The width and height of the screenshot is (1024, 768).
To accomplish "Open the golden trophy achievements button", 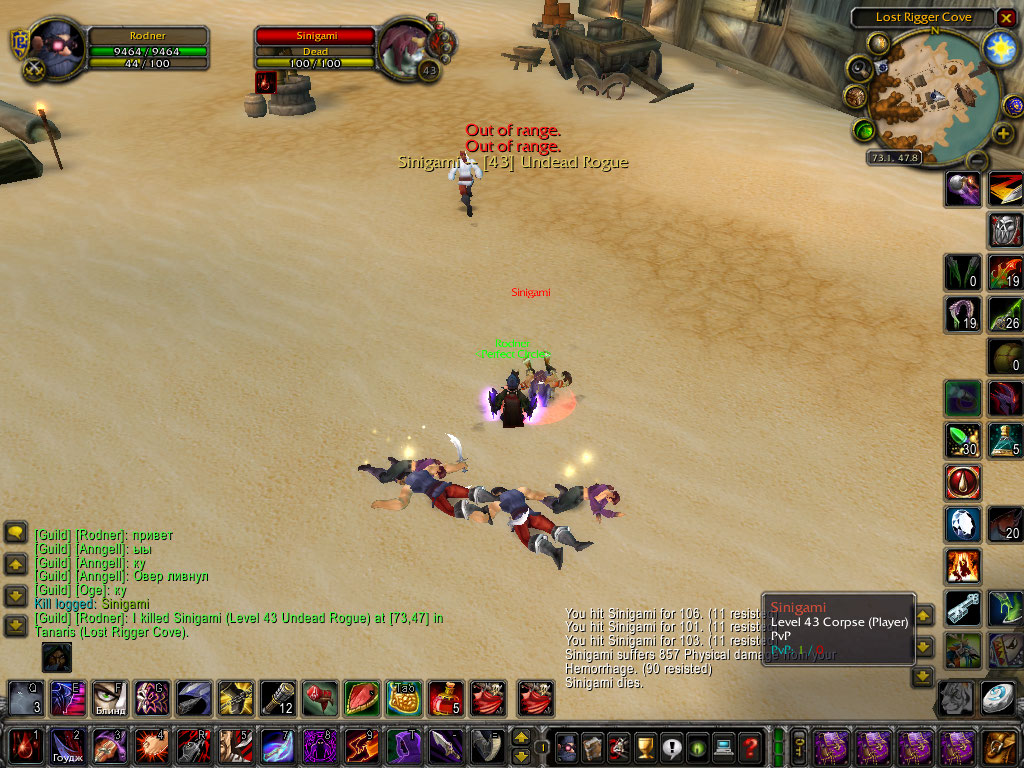I will (646, 746).
